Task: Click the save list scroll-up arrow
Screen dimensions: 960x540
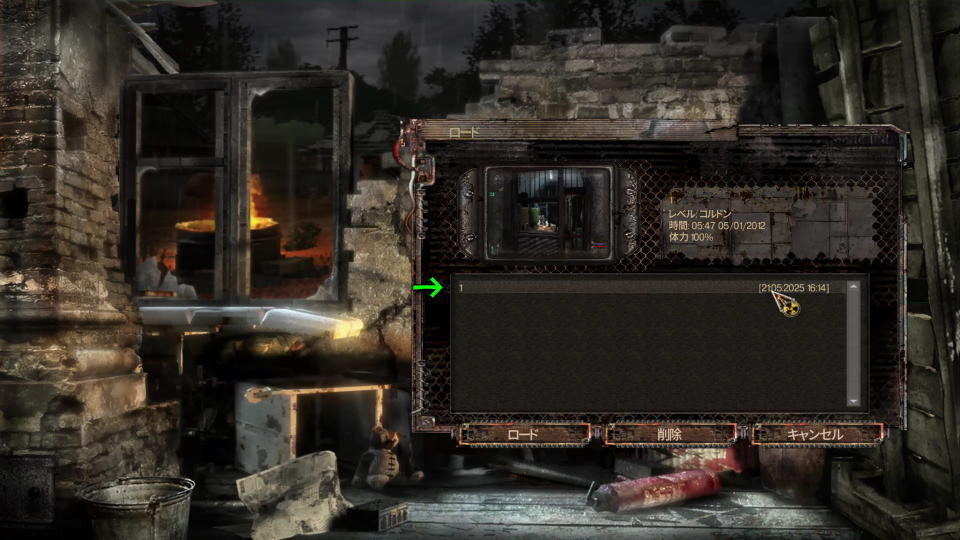Action: point(853,288)
